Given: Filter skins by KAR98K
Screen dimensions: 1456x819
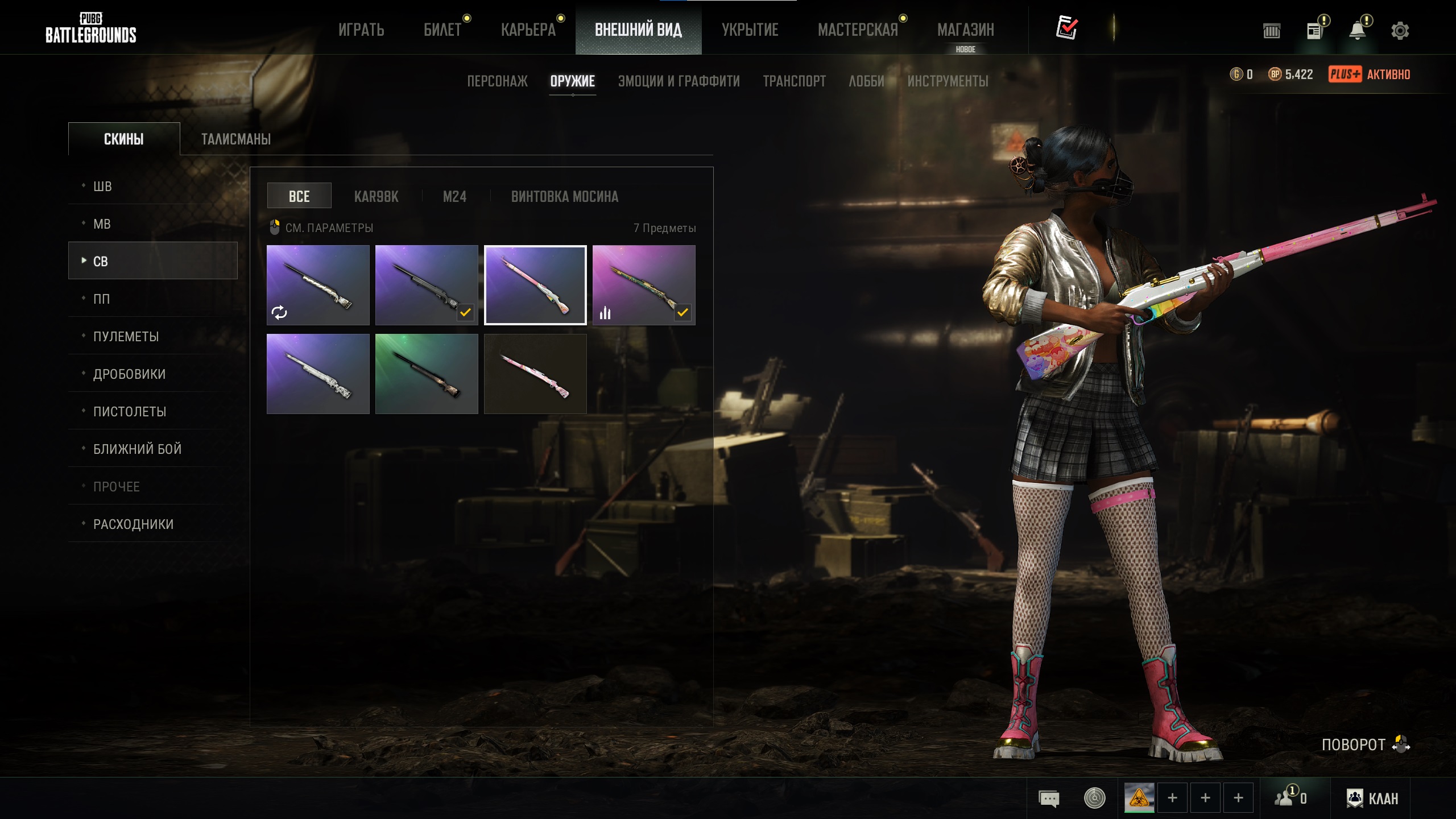Looking at the screenshot, I should point(376,197).
